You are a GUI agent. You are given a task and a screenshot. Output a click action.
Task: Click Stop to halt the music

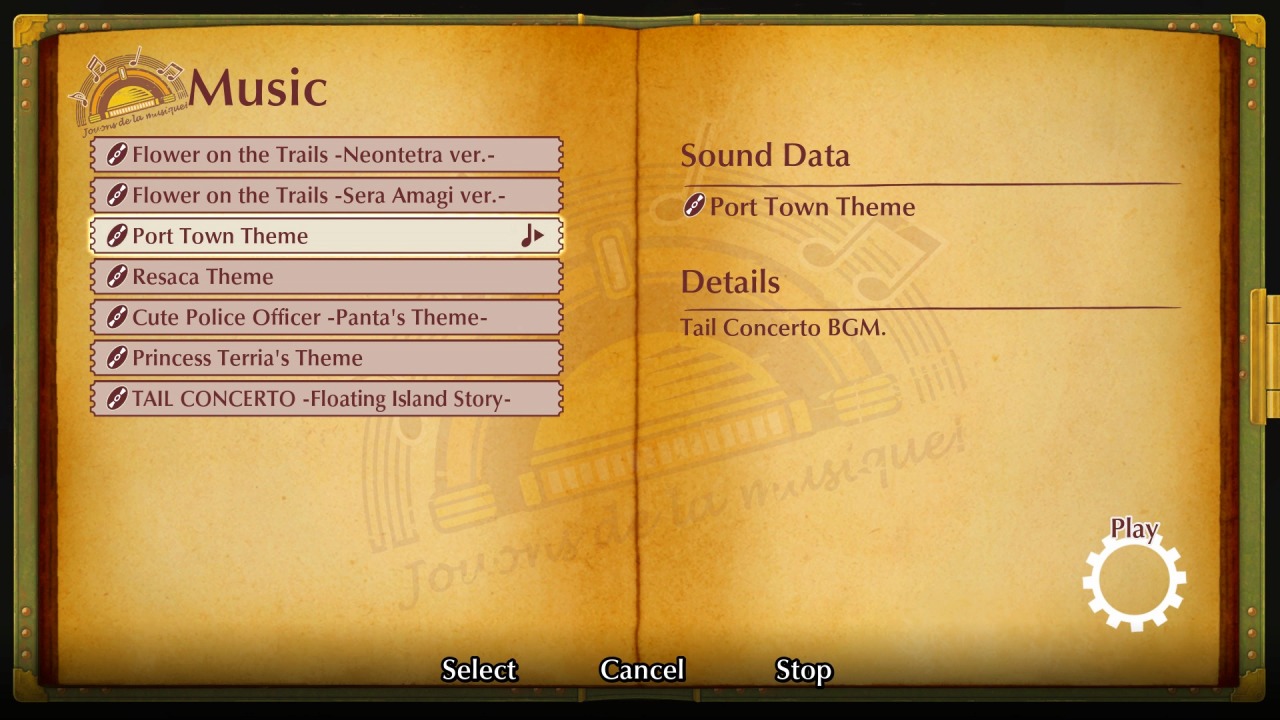coord(805,669)
